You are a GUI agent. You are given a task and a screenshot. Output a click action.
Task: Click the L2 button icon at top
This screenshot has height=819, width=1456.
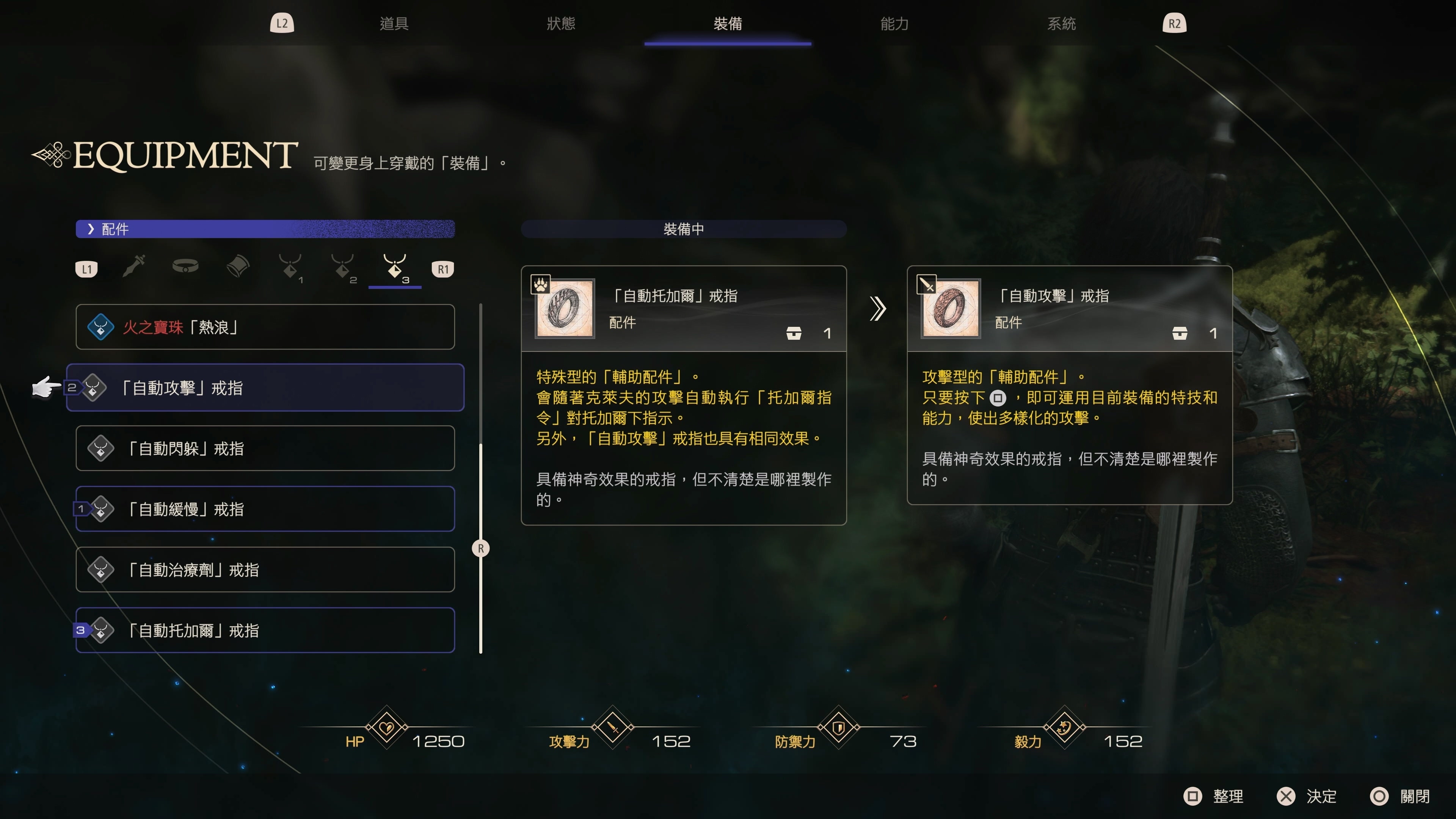[x=281, y=23]
